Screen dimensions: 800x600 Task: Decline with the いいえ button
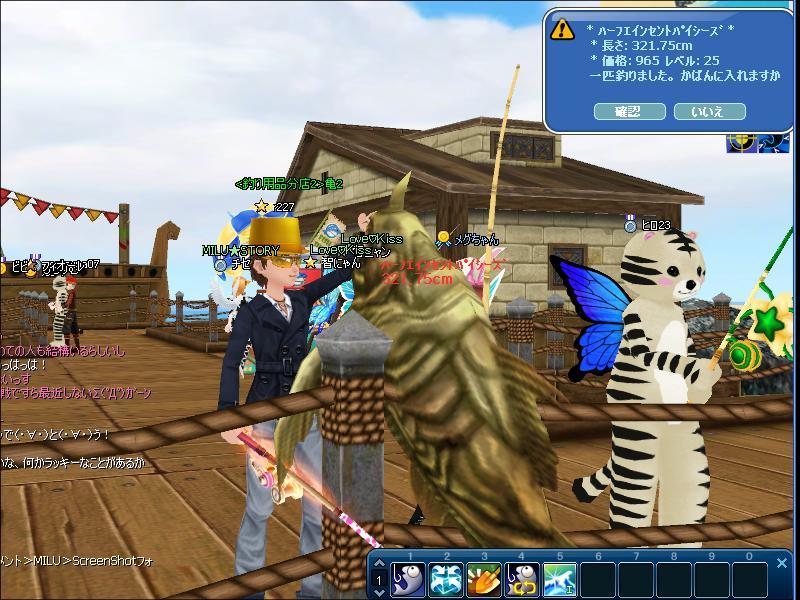click(x=710, y=112)
